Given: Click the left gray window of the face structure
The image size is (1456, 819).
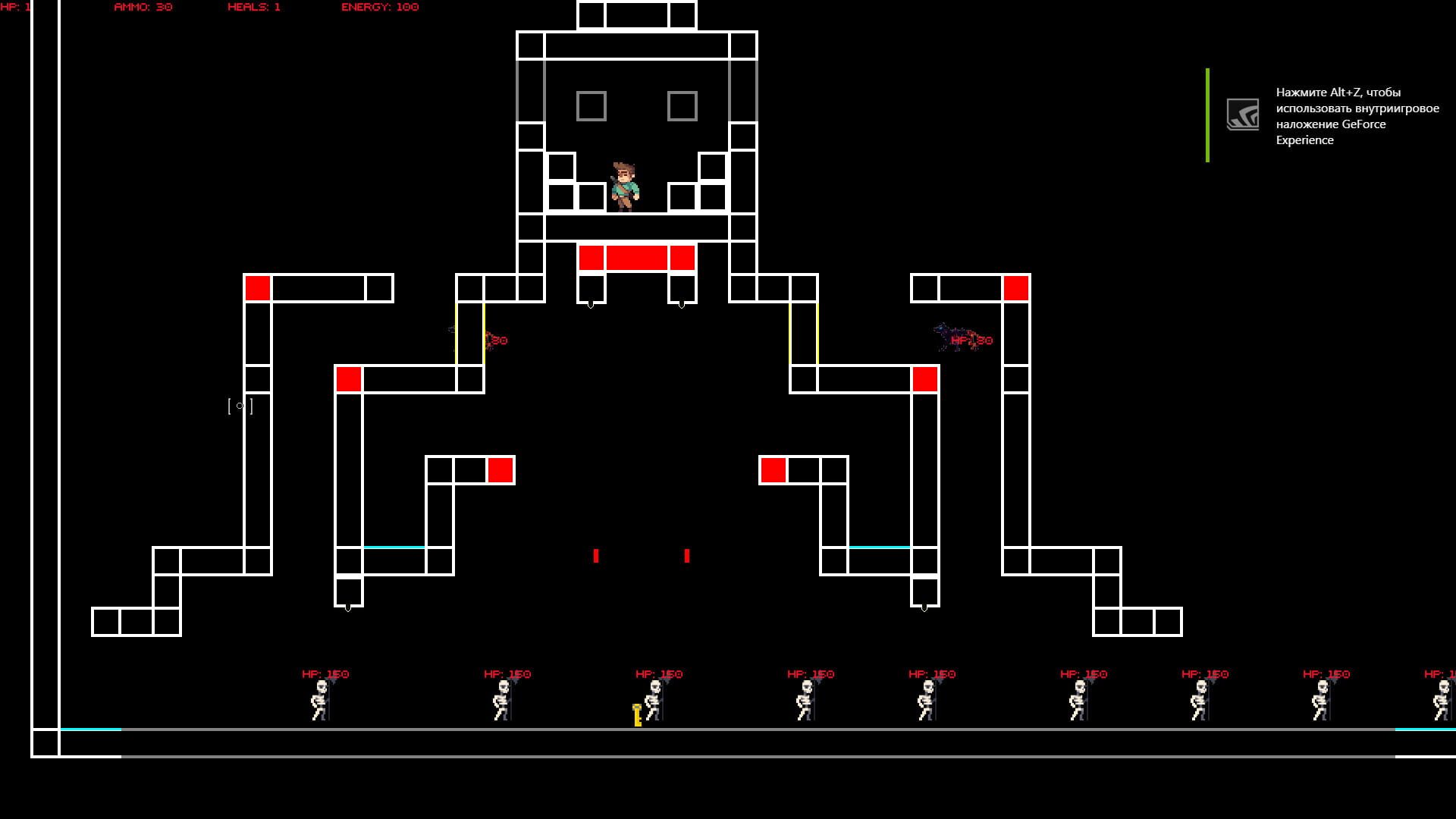Looking at the screenshot, I should [591, 106].
